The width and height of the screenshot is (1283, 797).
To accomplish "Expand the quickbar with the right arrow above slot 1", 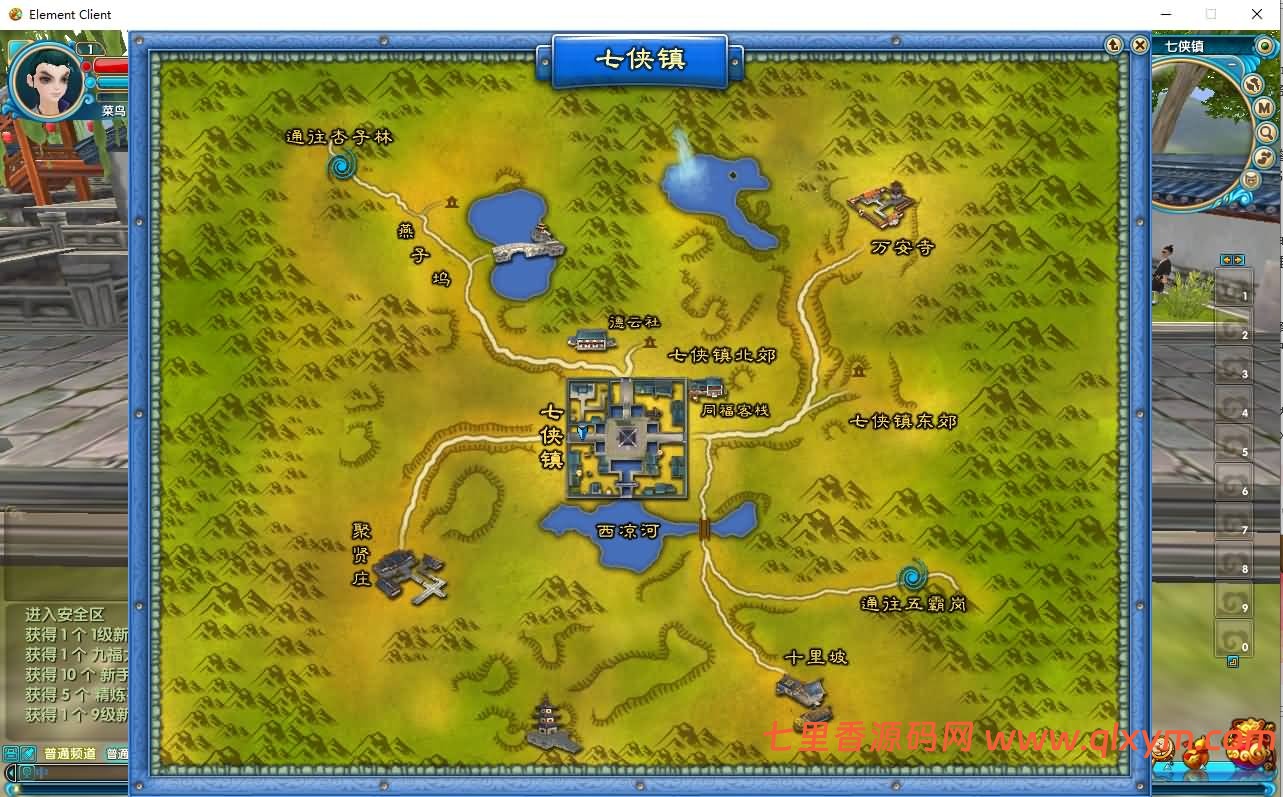I will [x=1238, y=260].
